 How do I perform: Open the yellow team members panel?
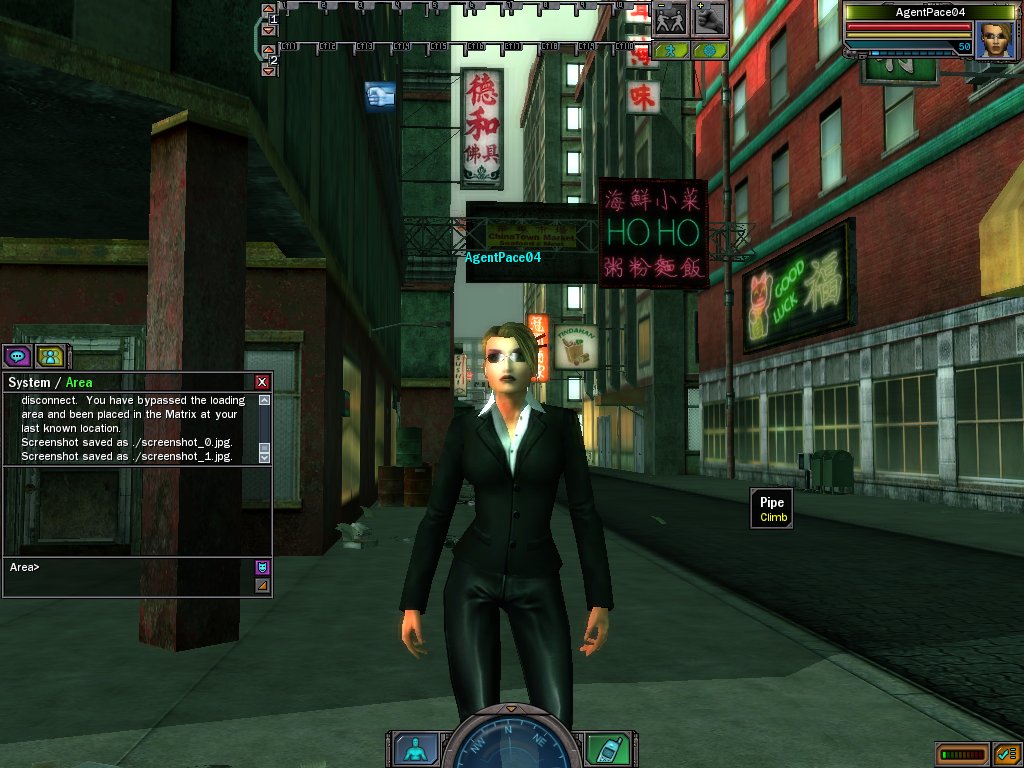click(x=49, y=355)
